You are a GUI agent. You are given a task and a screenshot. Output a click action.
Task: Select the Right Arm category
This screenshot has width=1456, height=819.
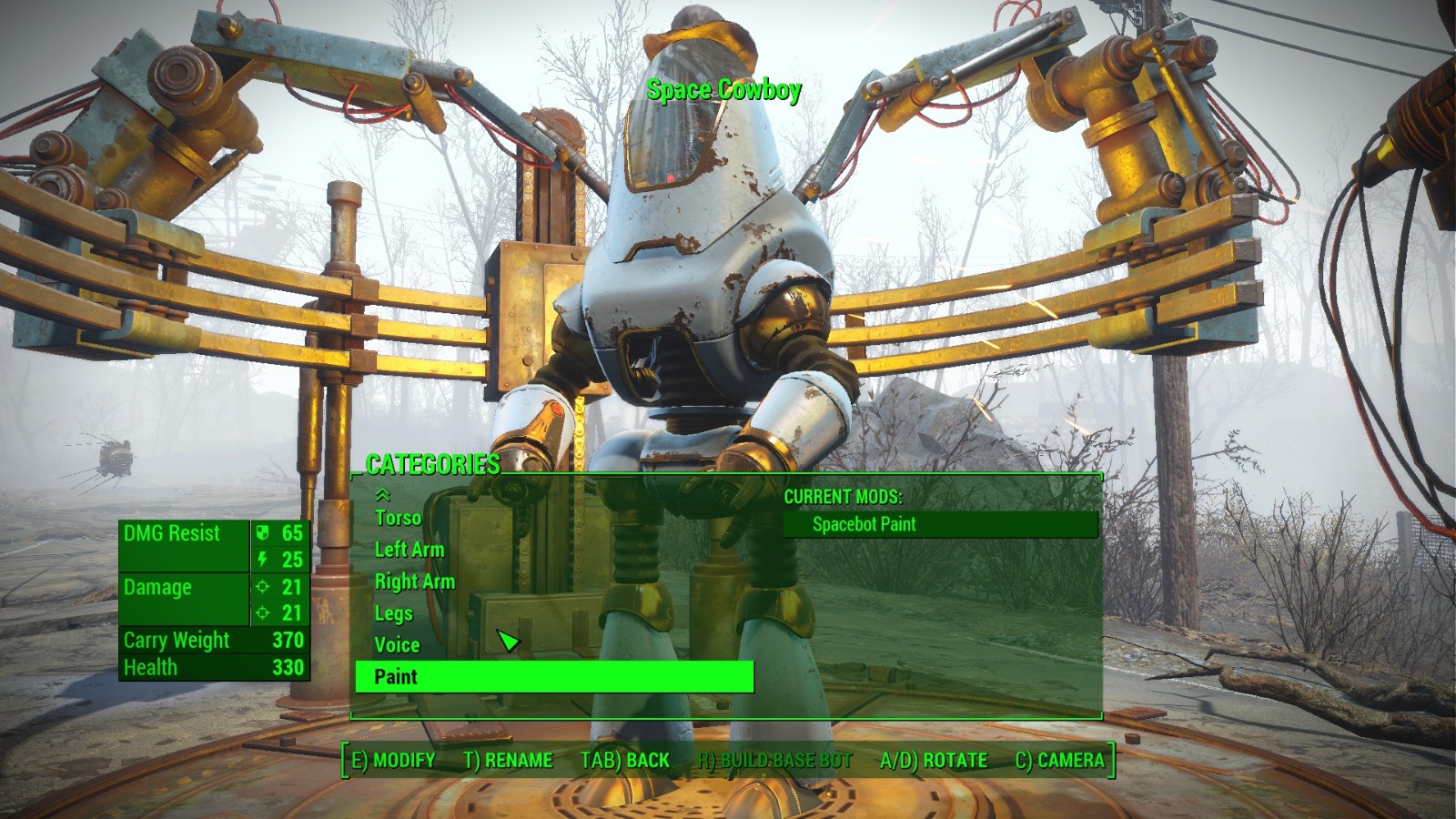point(414,581)
